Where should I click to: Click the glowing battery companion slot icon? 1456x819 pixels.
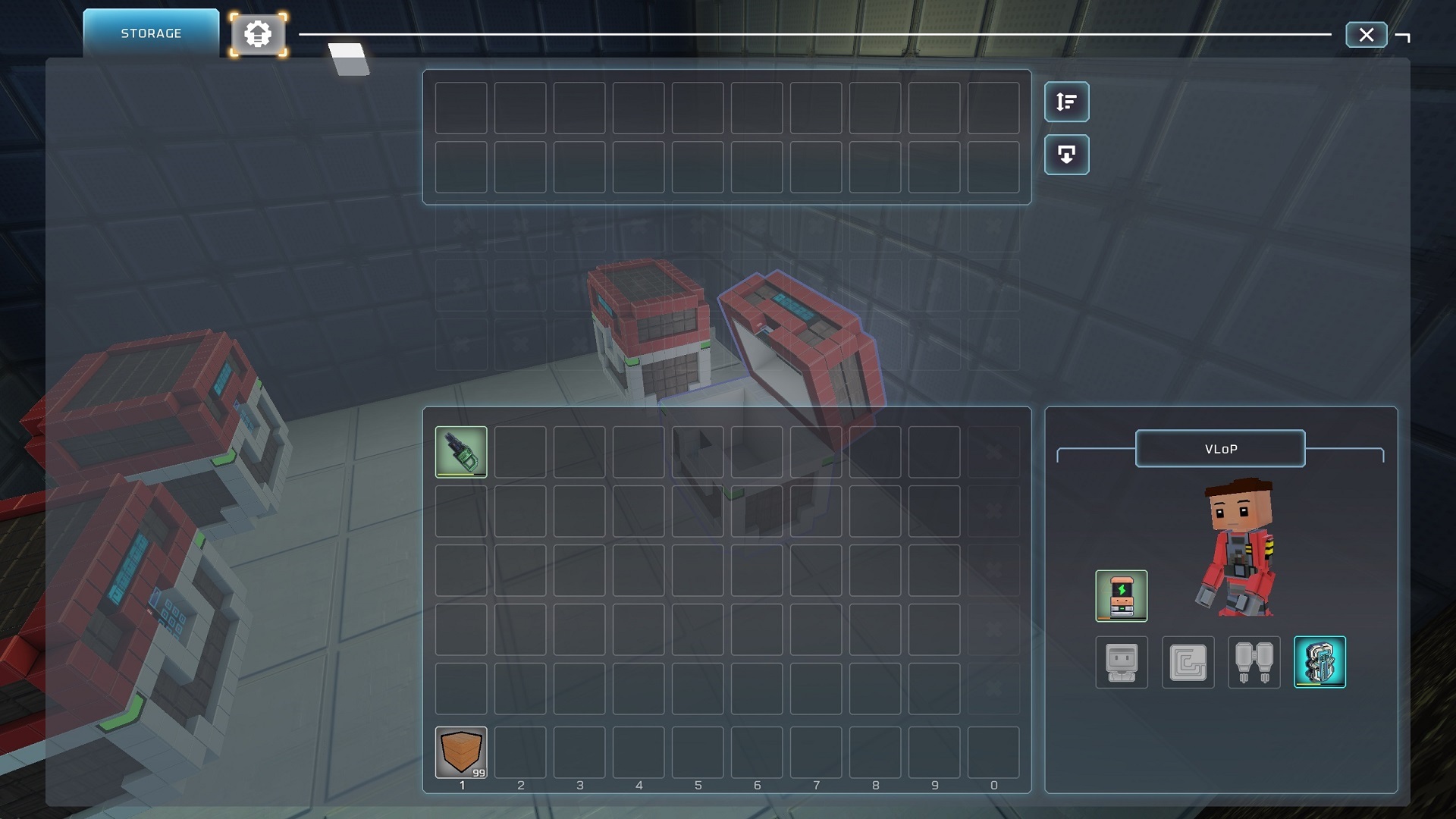pos(1122,596)
